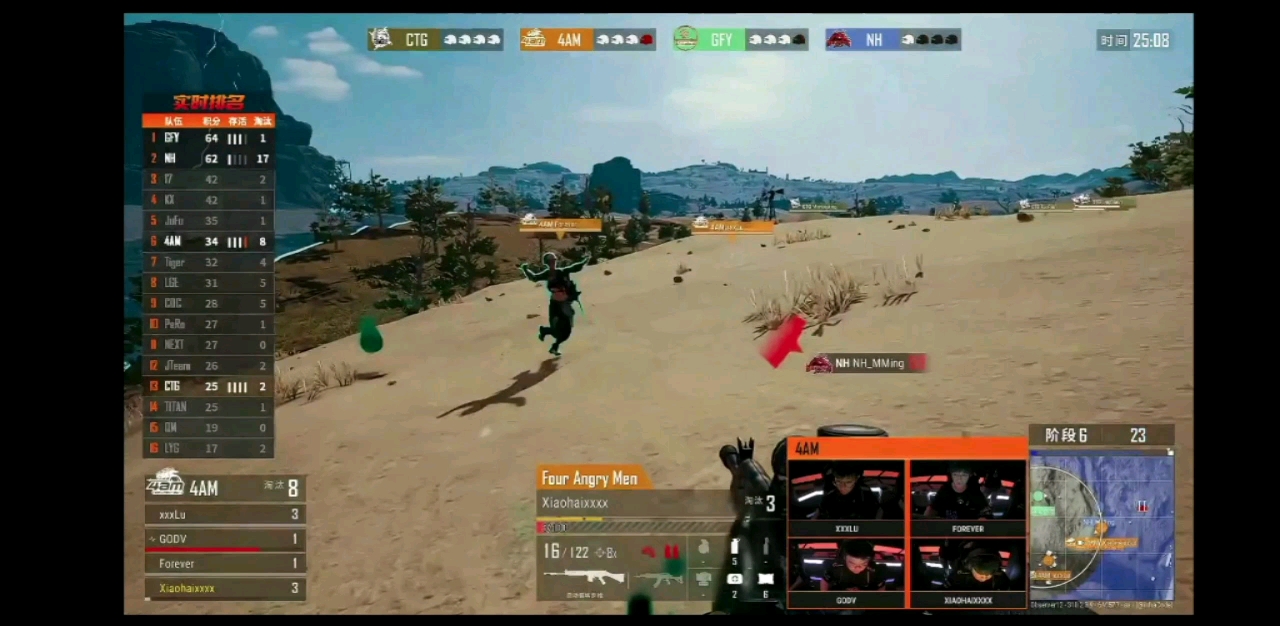Select the NH team banner at top

click(892, 40)
